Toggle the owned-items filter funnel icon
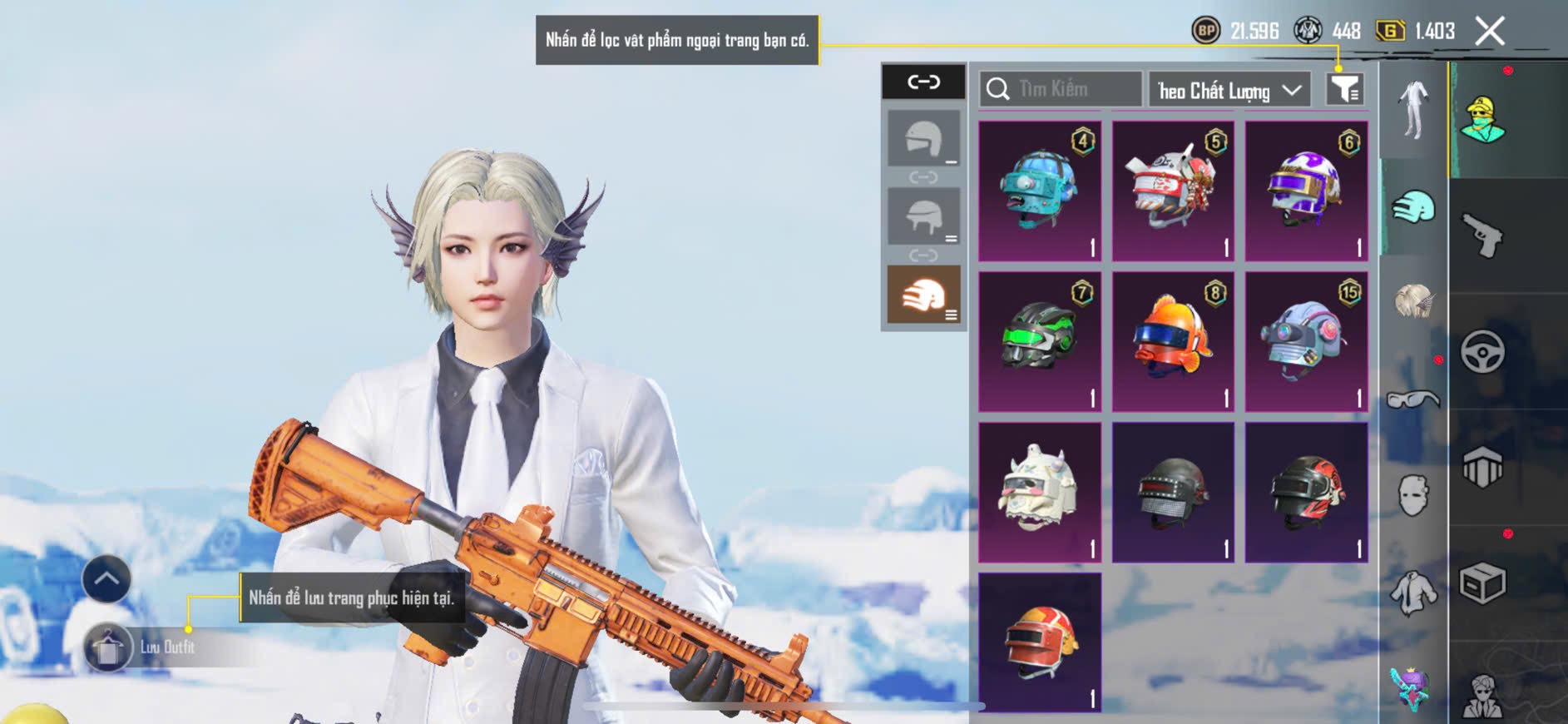Viewport: 1568px width, 724px height. [x=1344, y=88]
